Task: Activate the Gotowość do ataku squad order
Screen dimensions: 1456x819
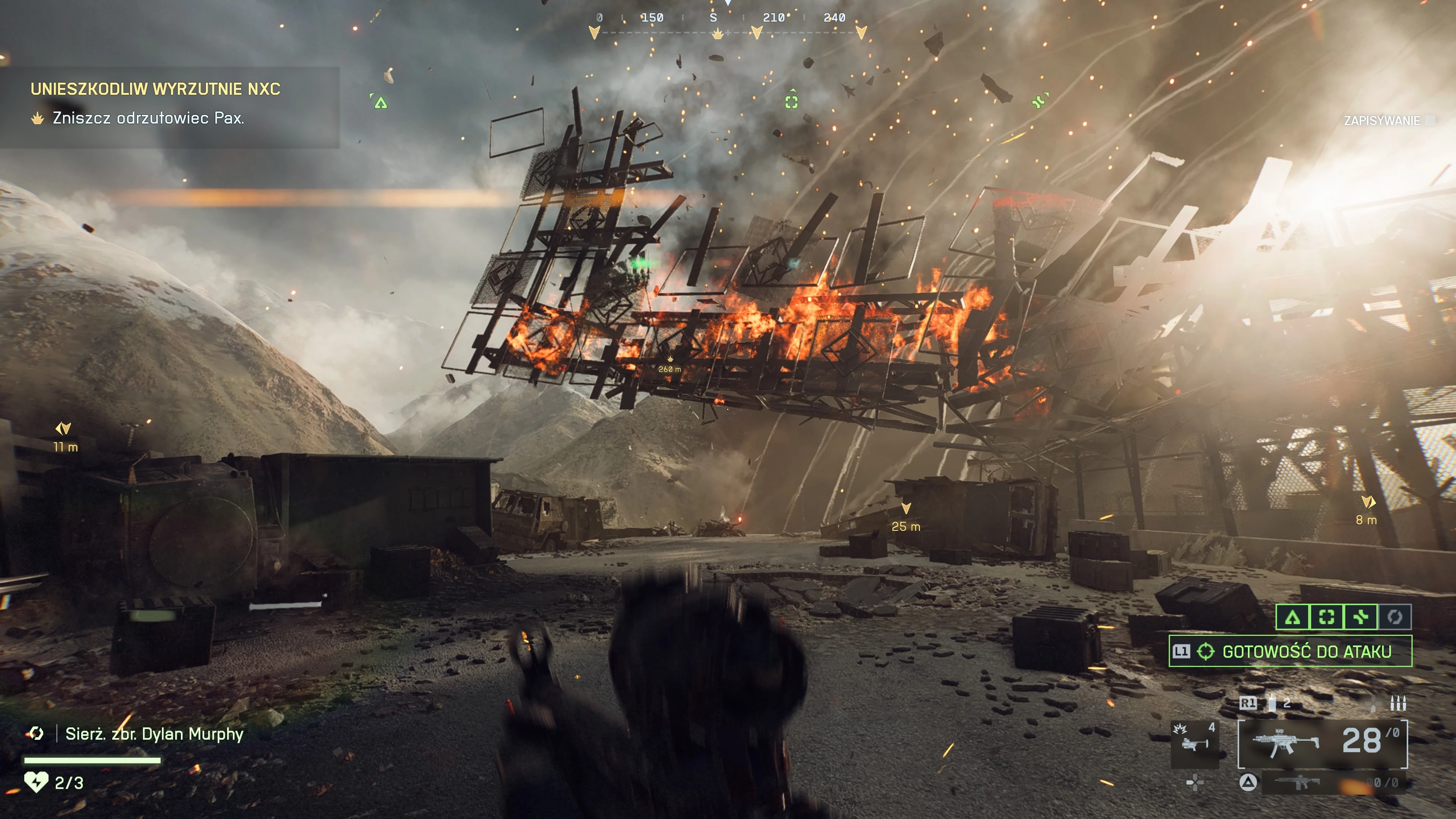Action: point(1290,651)
